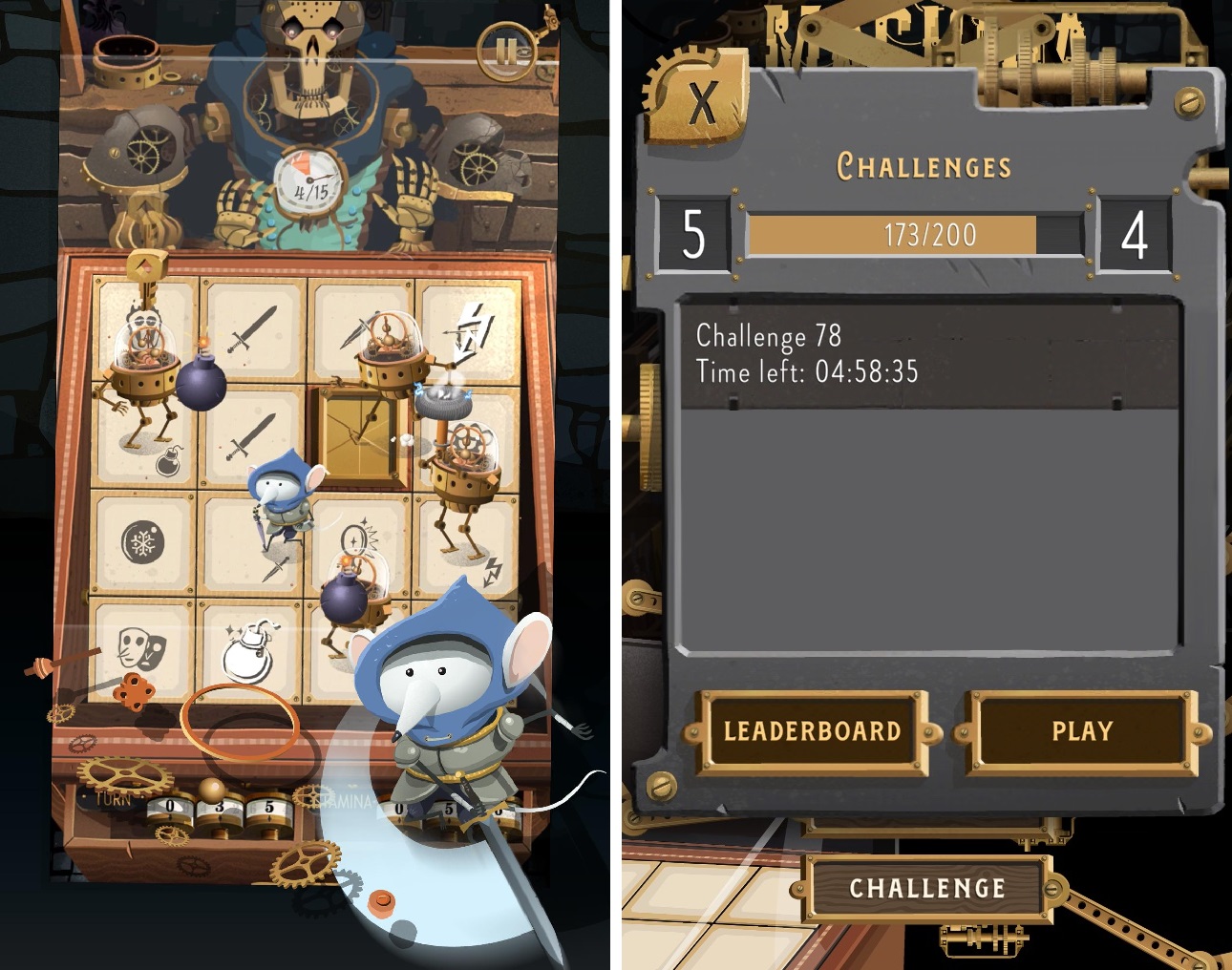Image resolution: width=1232 pixels, height=970 pixels.
Task: Open the Leaderboard
Action: (812, 731)
